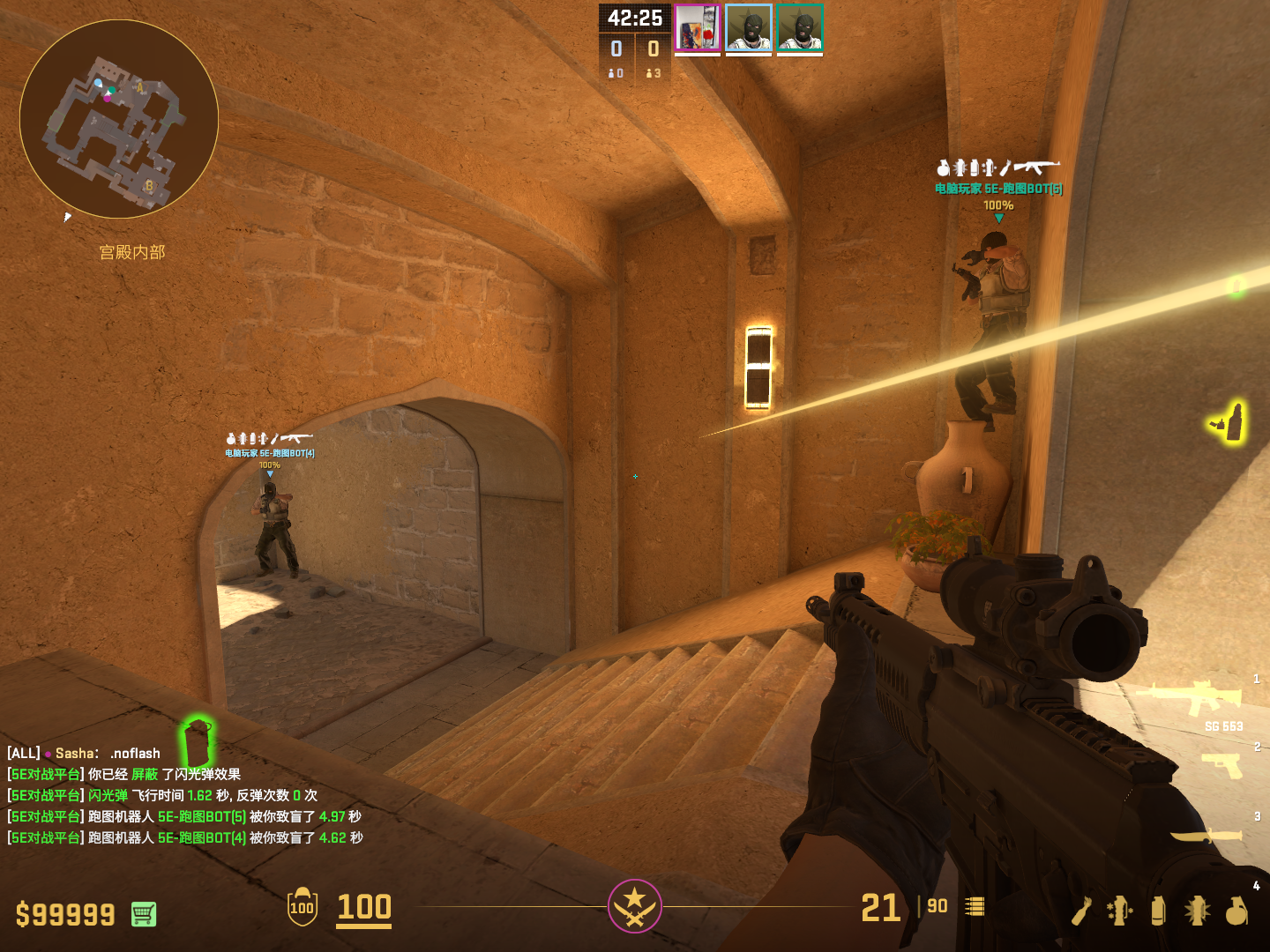Click the armor shield icon
The height and width of the screenshot is (952, 1270).
pyautogui.click(x=303, y=907)
